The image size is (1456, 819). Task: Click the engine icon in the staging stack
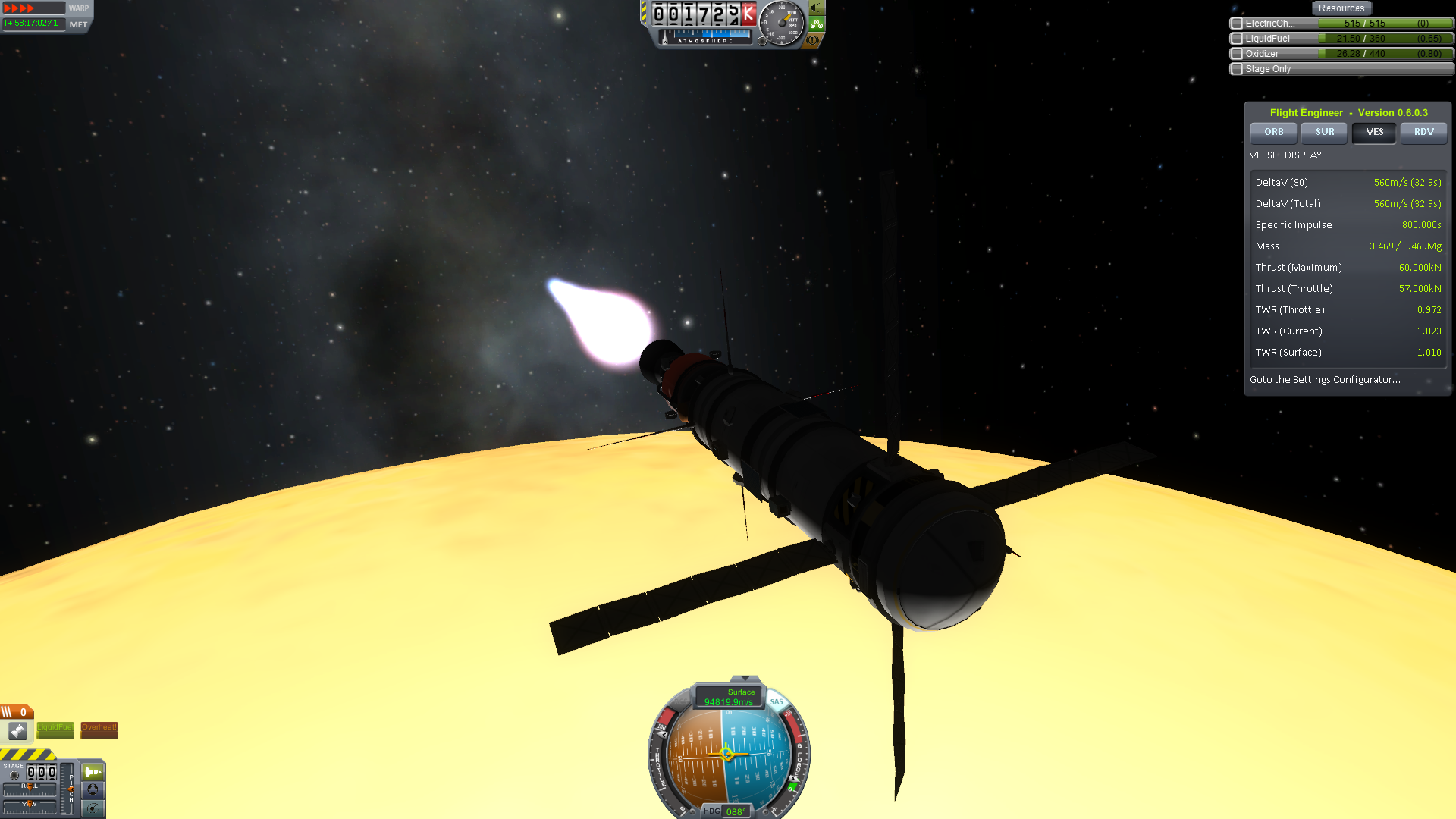[17, 730]
